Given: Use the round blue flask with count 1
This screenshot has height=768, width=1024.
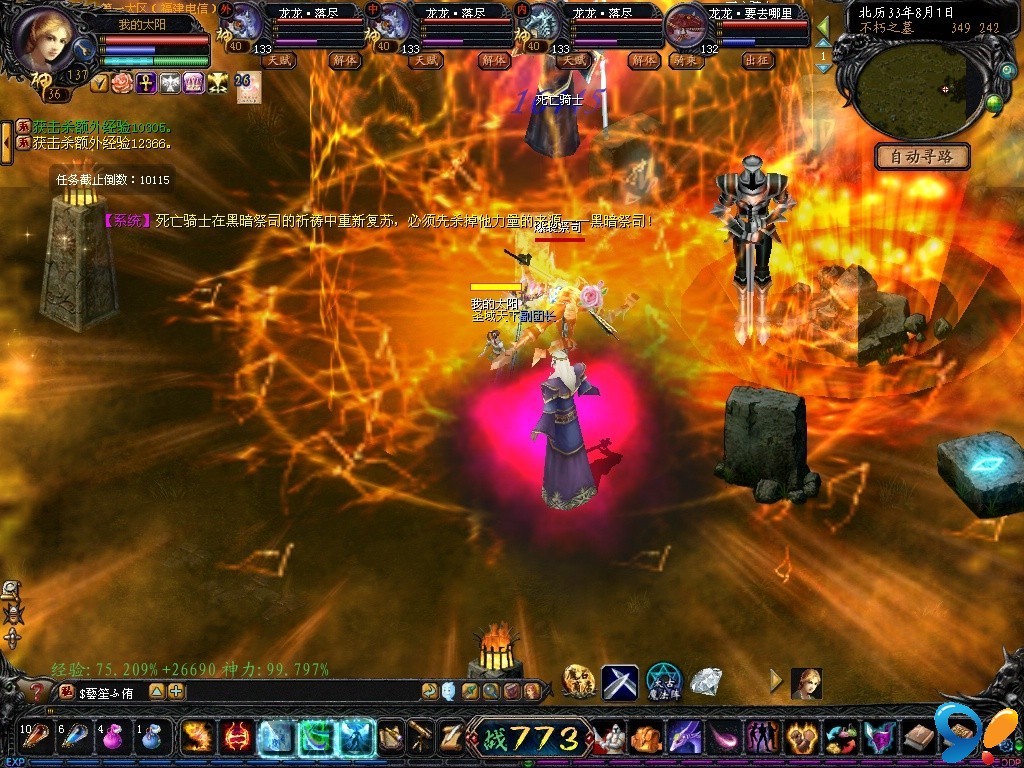Looking at the screenshot, I should 150,738.
